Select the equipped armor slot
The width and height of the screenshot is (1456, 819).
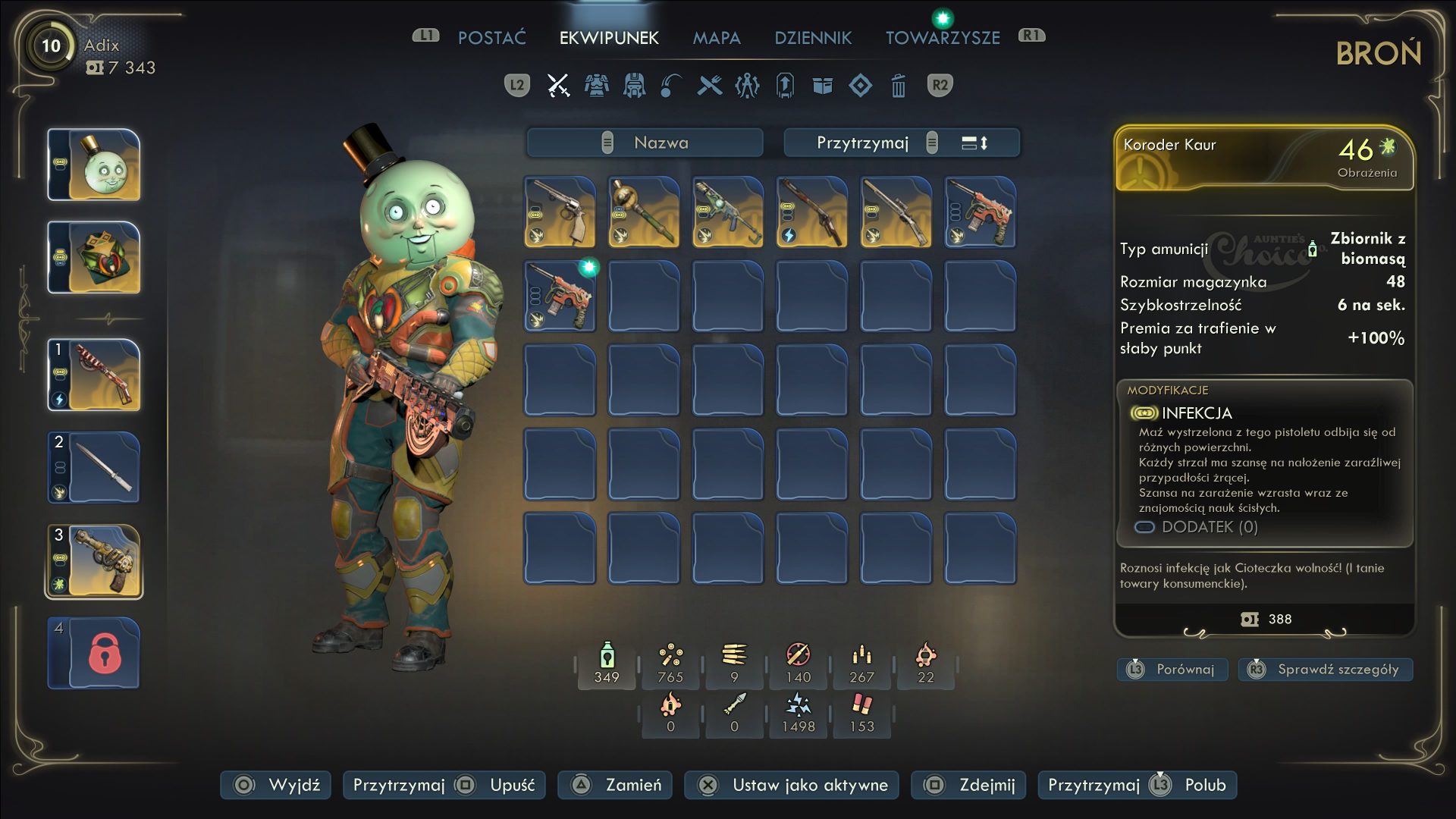(95, 258)
